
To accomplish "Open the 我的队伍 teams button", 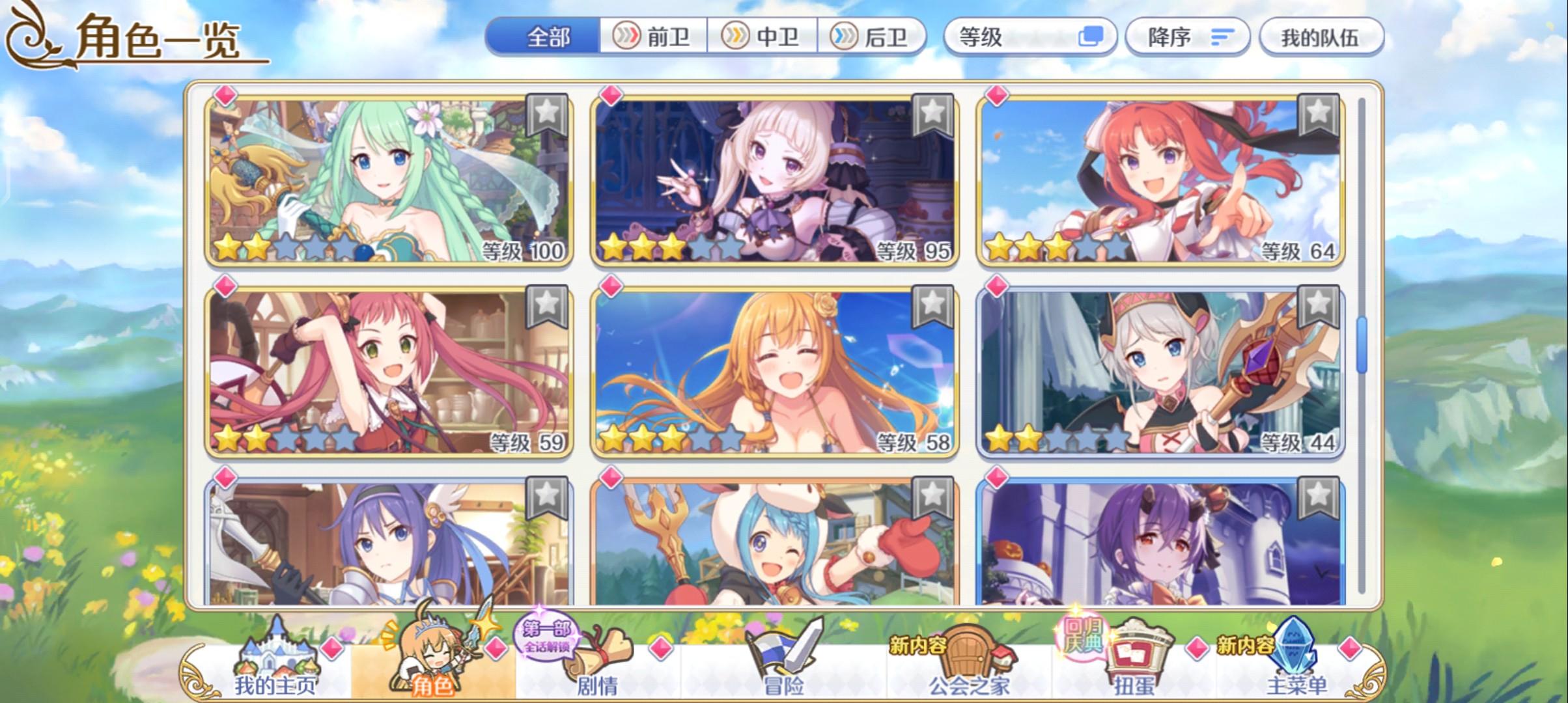I will click(1322, 37).
